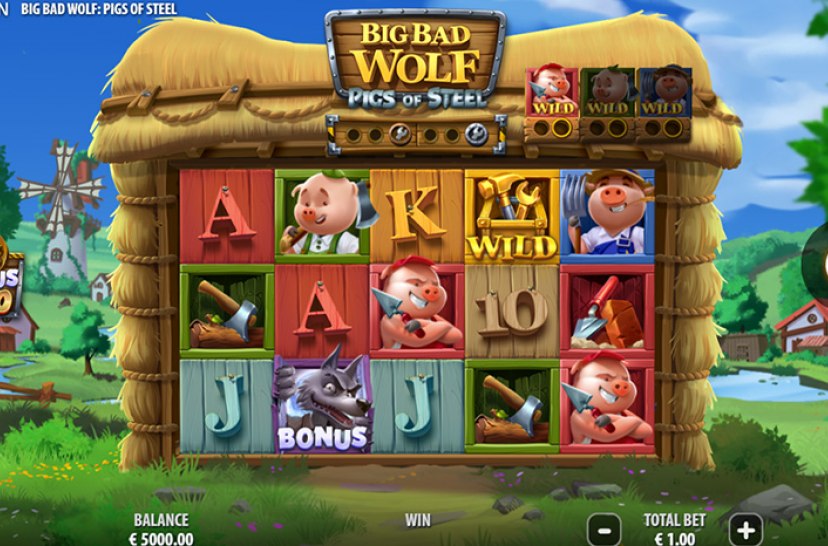The width and height of the screenshot is (828, 546).
Task: Decrease the total bet with the minus button
Action: tap(604, 527)
